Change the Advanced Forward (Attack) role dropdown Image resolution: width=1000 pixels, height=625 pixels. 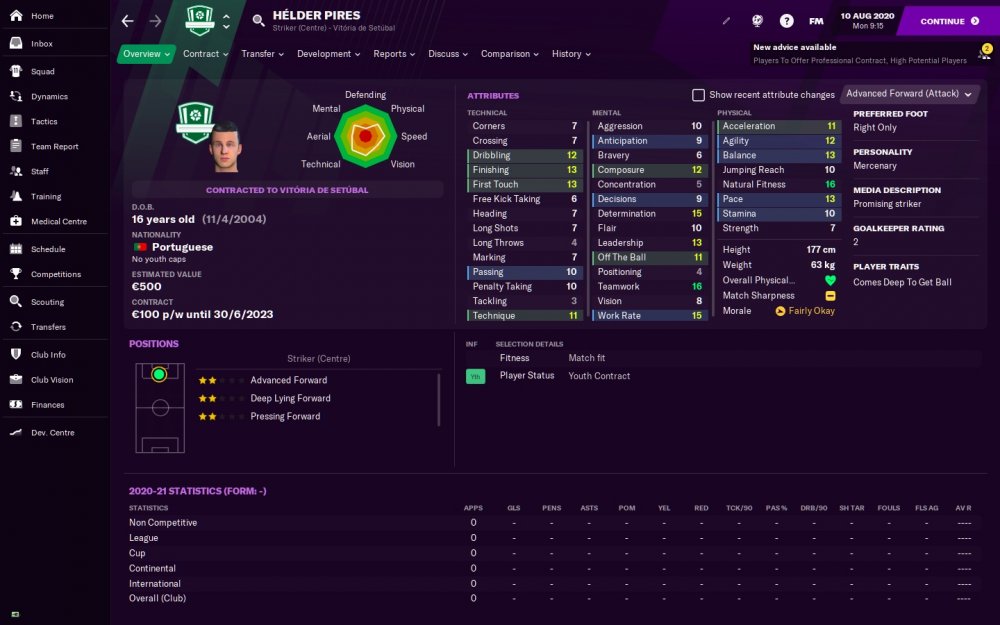pyautogui.click(x=908, y=94)
